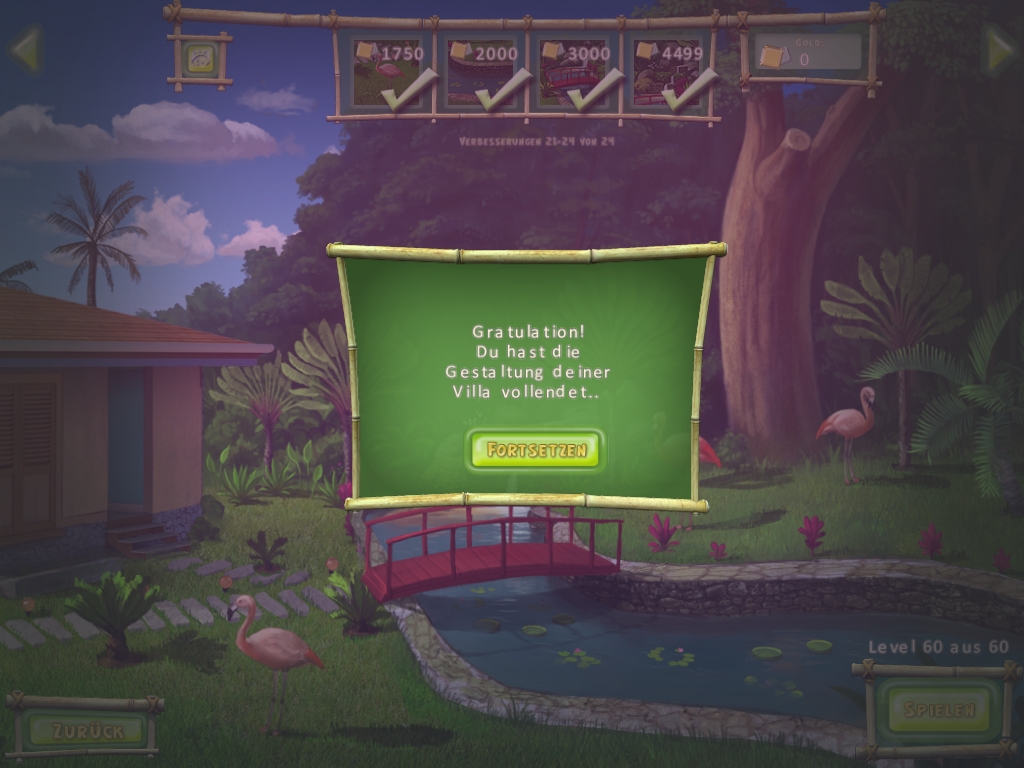Screen dimensions: 1024x768
Task: Show previous upgrades with left arrow
Action: point(24,50)
